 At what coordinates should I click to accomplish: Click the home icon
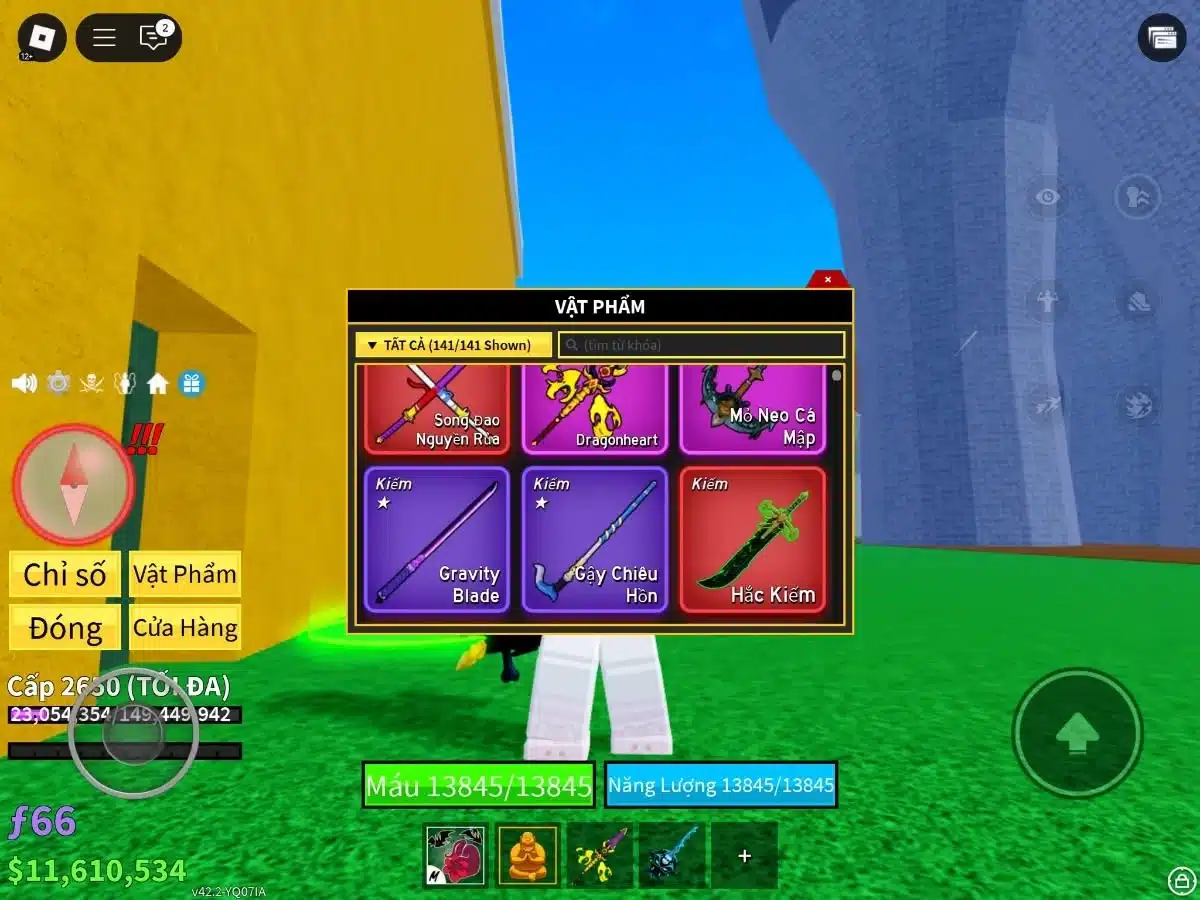point(157,383)
